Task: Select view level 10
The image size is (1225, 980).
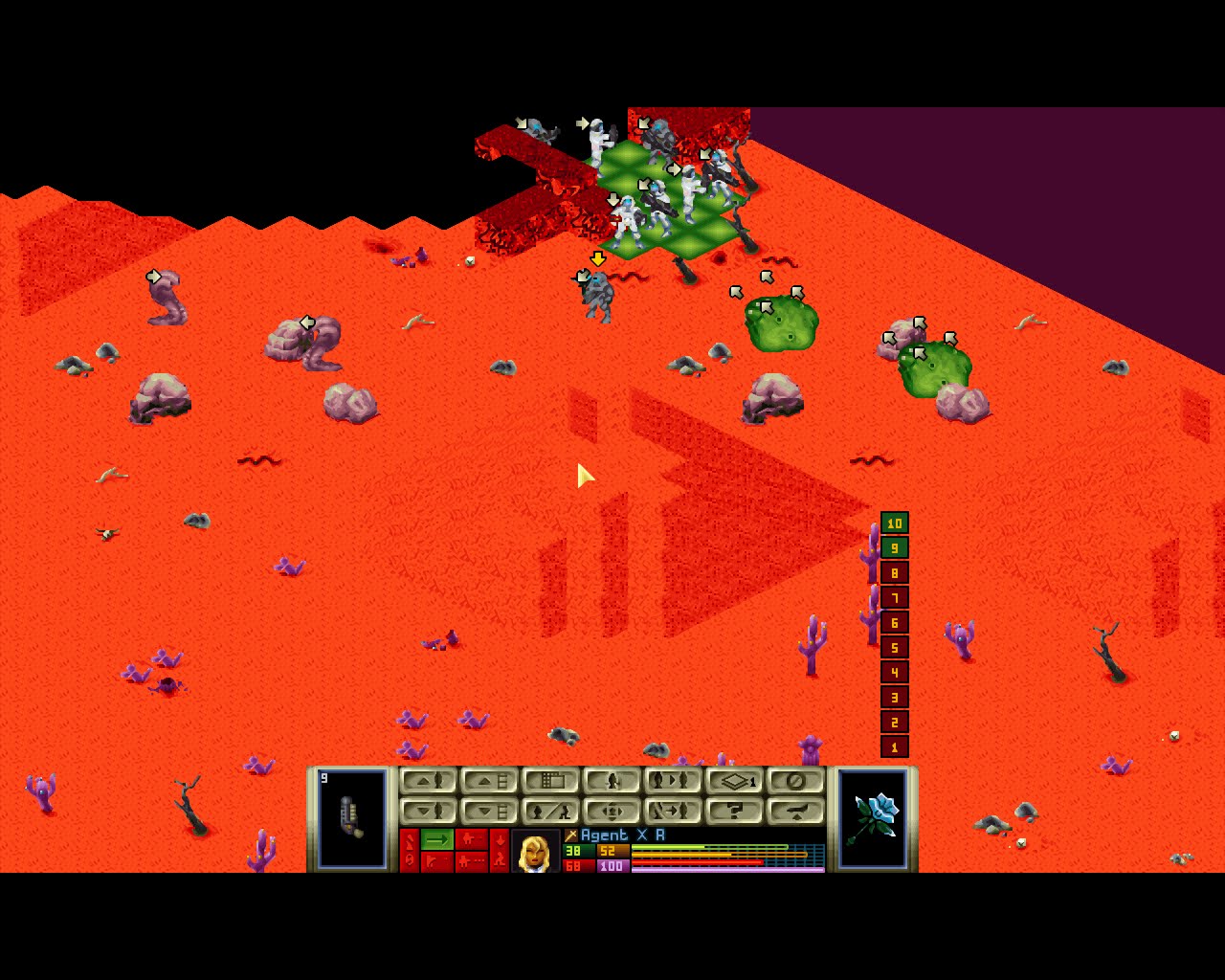Action: [893, 523]
